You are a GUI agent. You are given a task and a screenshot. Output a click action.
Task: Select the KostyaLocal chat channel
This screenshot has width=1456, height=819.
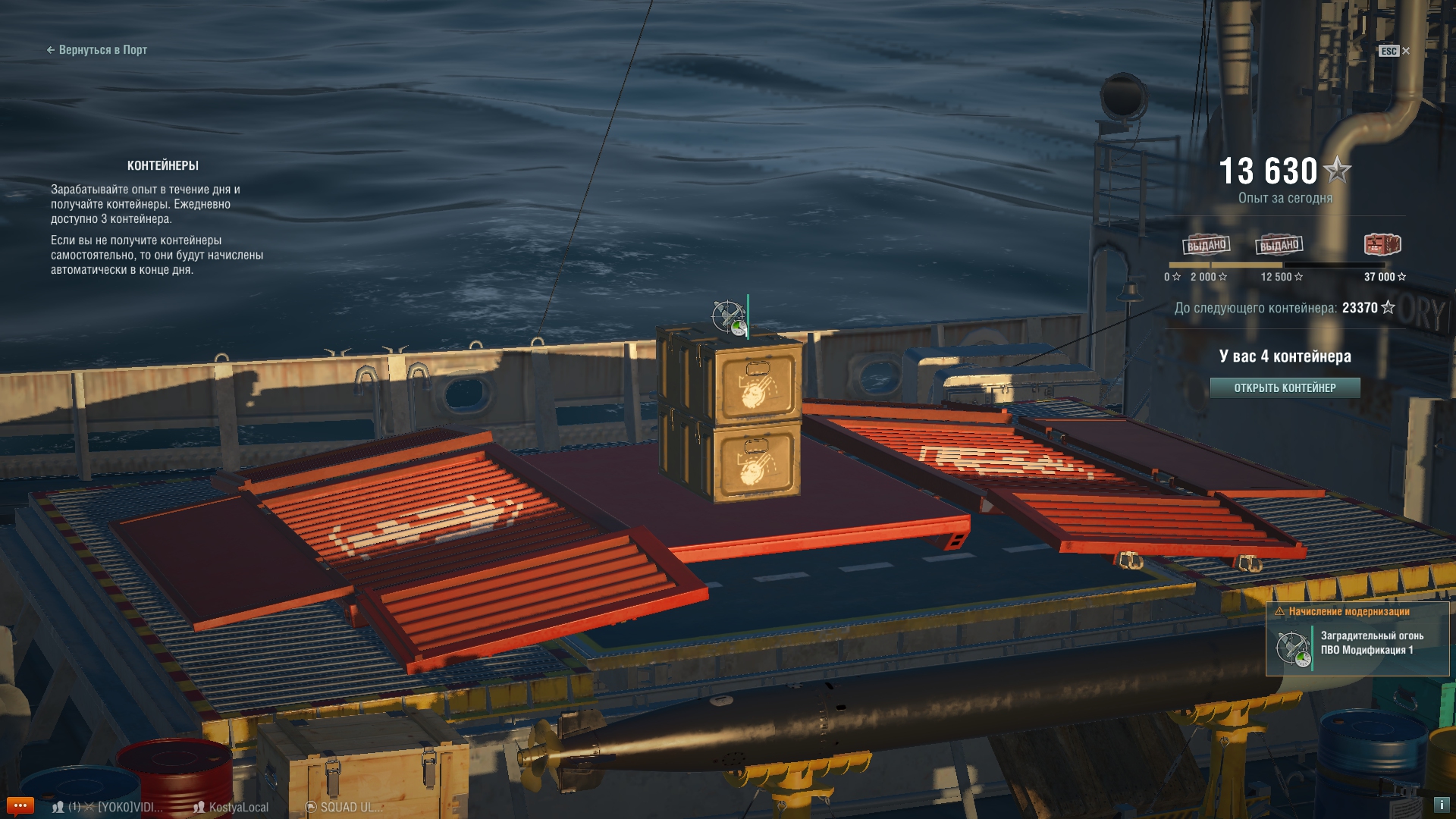231,808
